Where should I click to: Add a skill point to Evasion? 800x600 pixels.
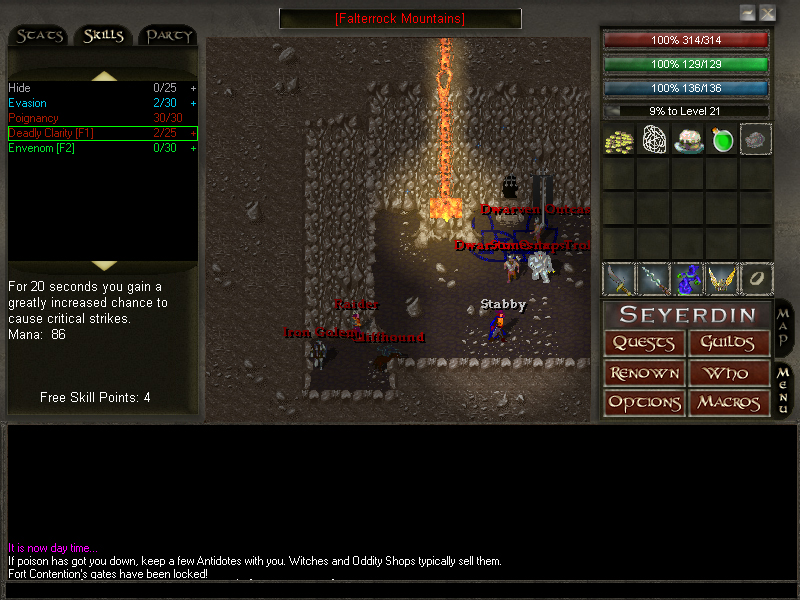[x=193, y=103]
